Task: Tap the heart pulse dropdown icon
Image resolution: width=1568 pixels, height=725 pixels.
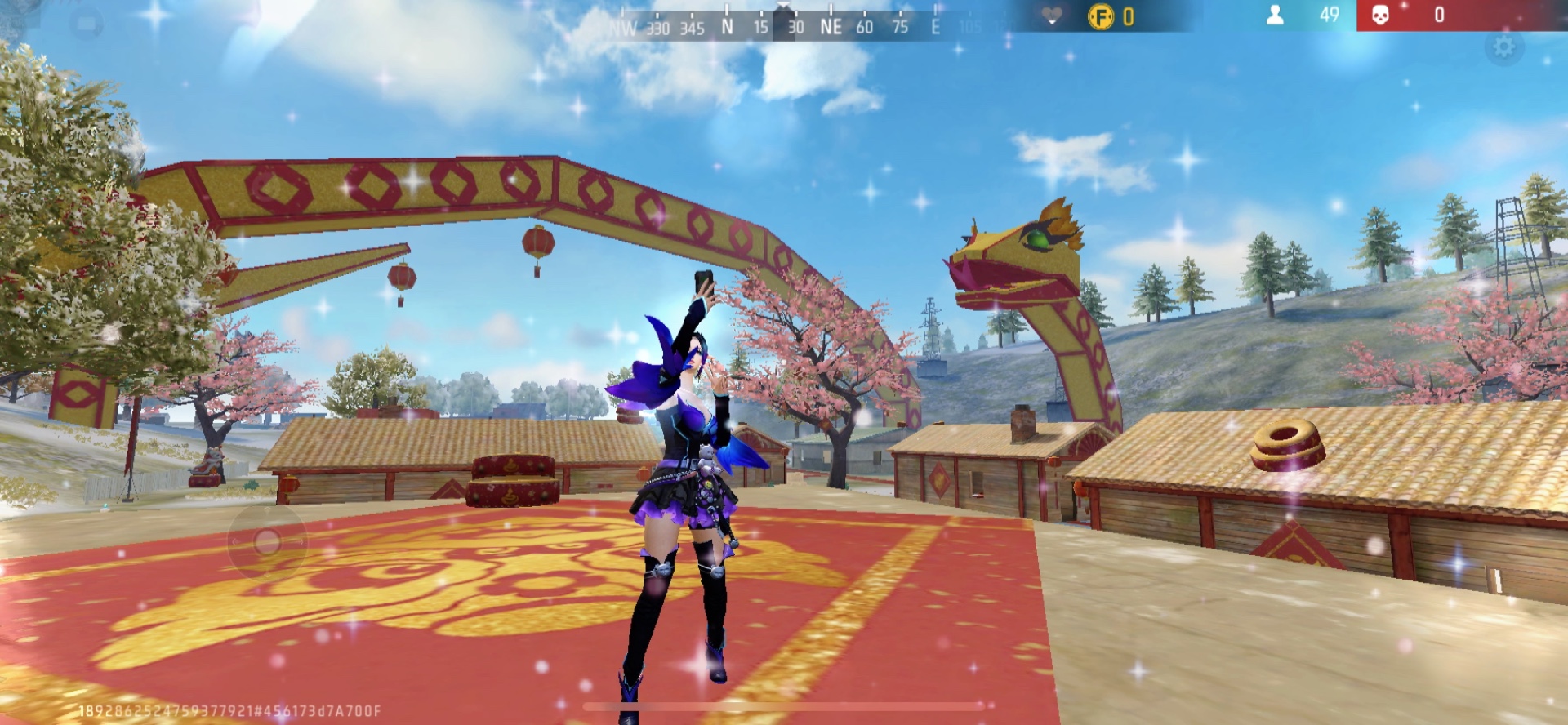Action: coord(1052,16)
